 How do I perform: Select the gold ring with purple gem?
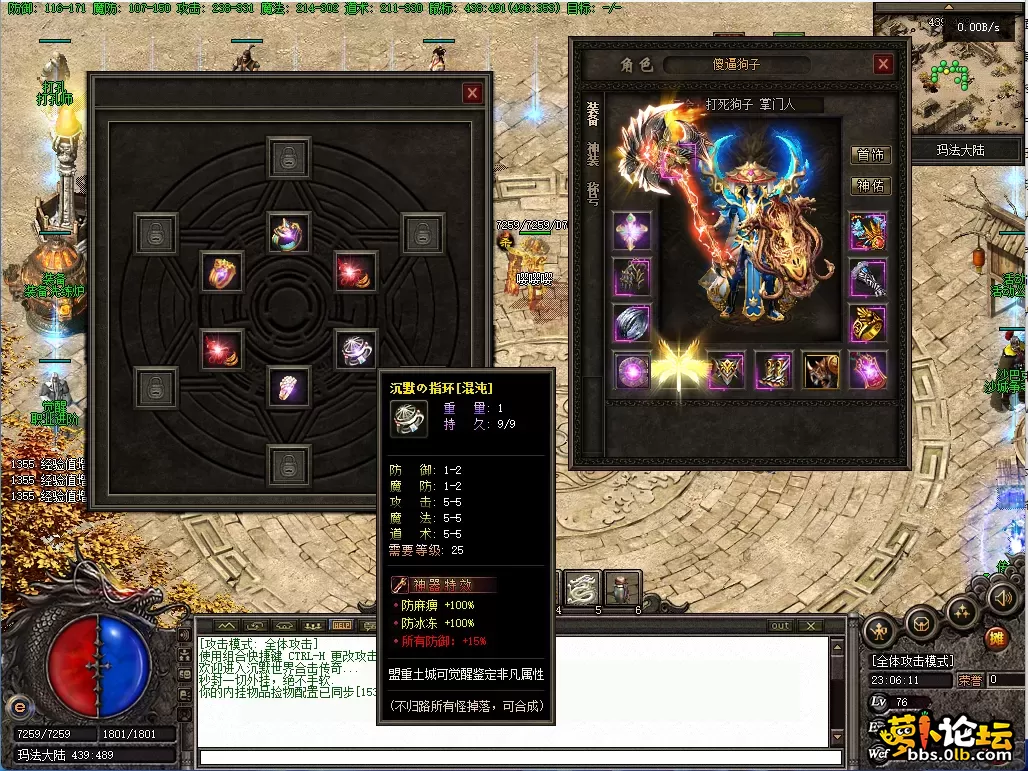[221, 271]
